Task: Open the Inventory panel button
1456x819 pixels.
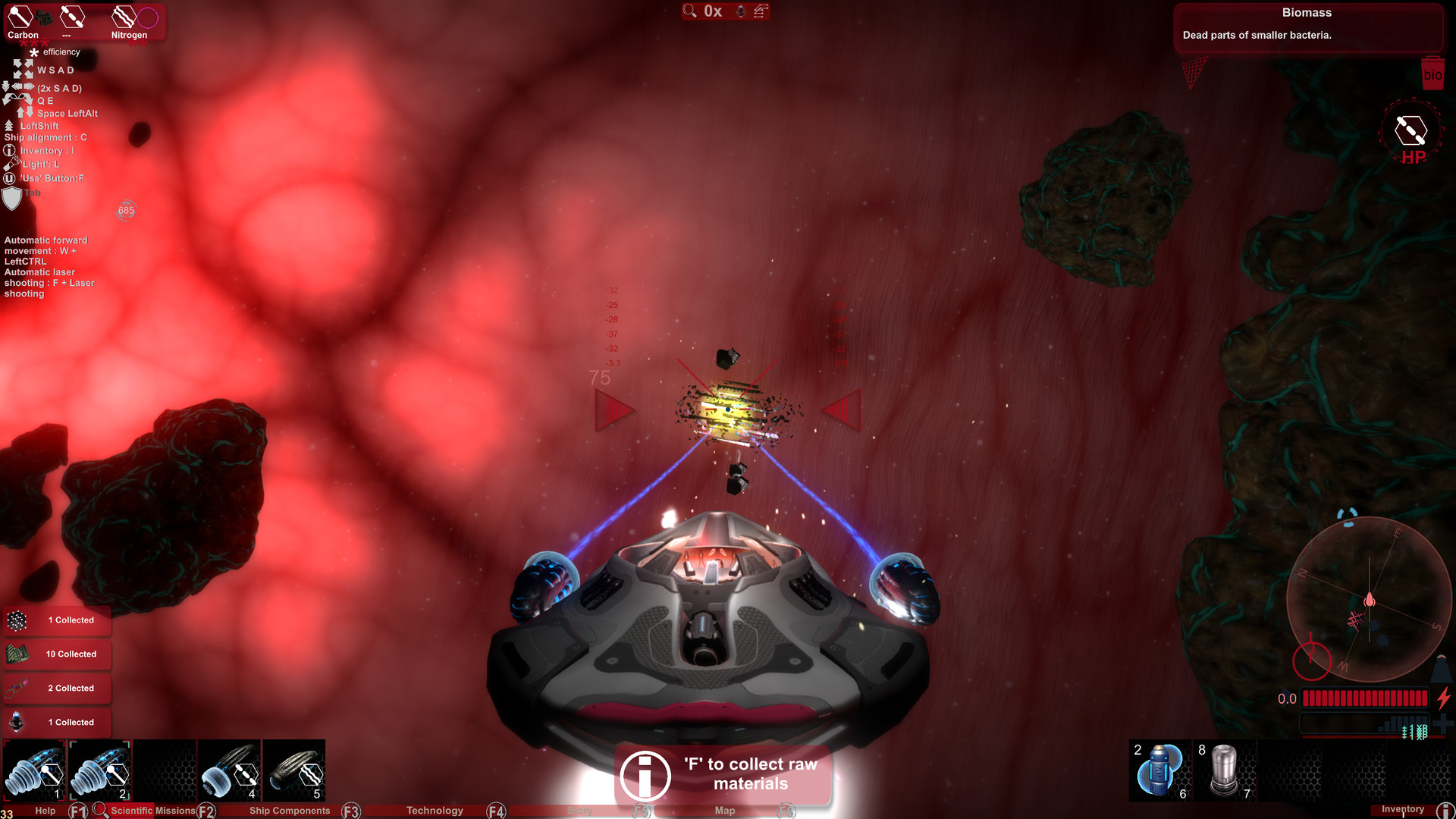Action: click(1403, 810)
